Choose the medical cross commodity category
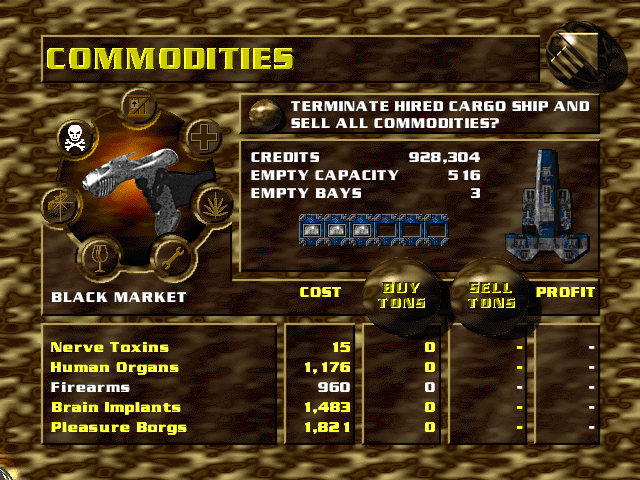This screenshot has height=480, width=640. [x=204, y=137]
